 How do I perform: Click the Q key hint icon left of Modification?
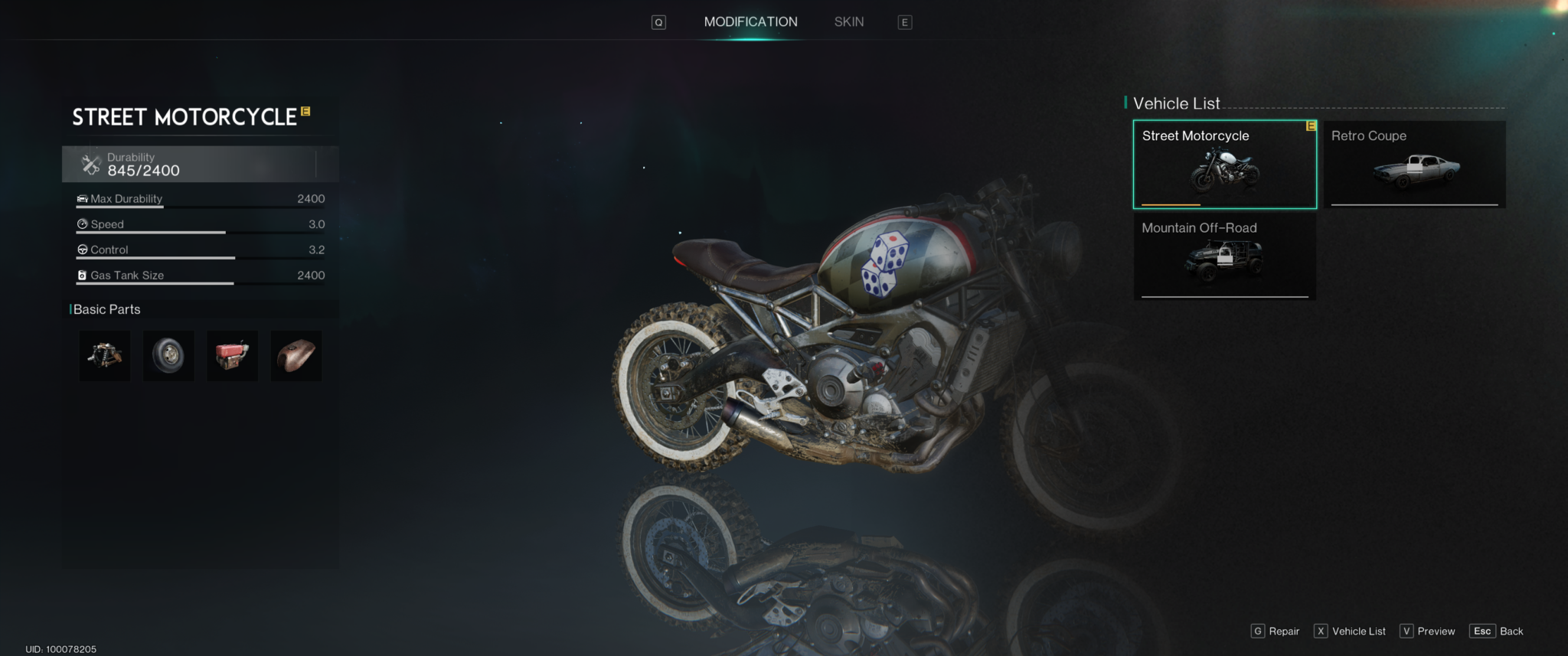(657, 21)
